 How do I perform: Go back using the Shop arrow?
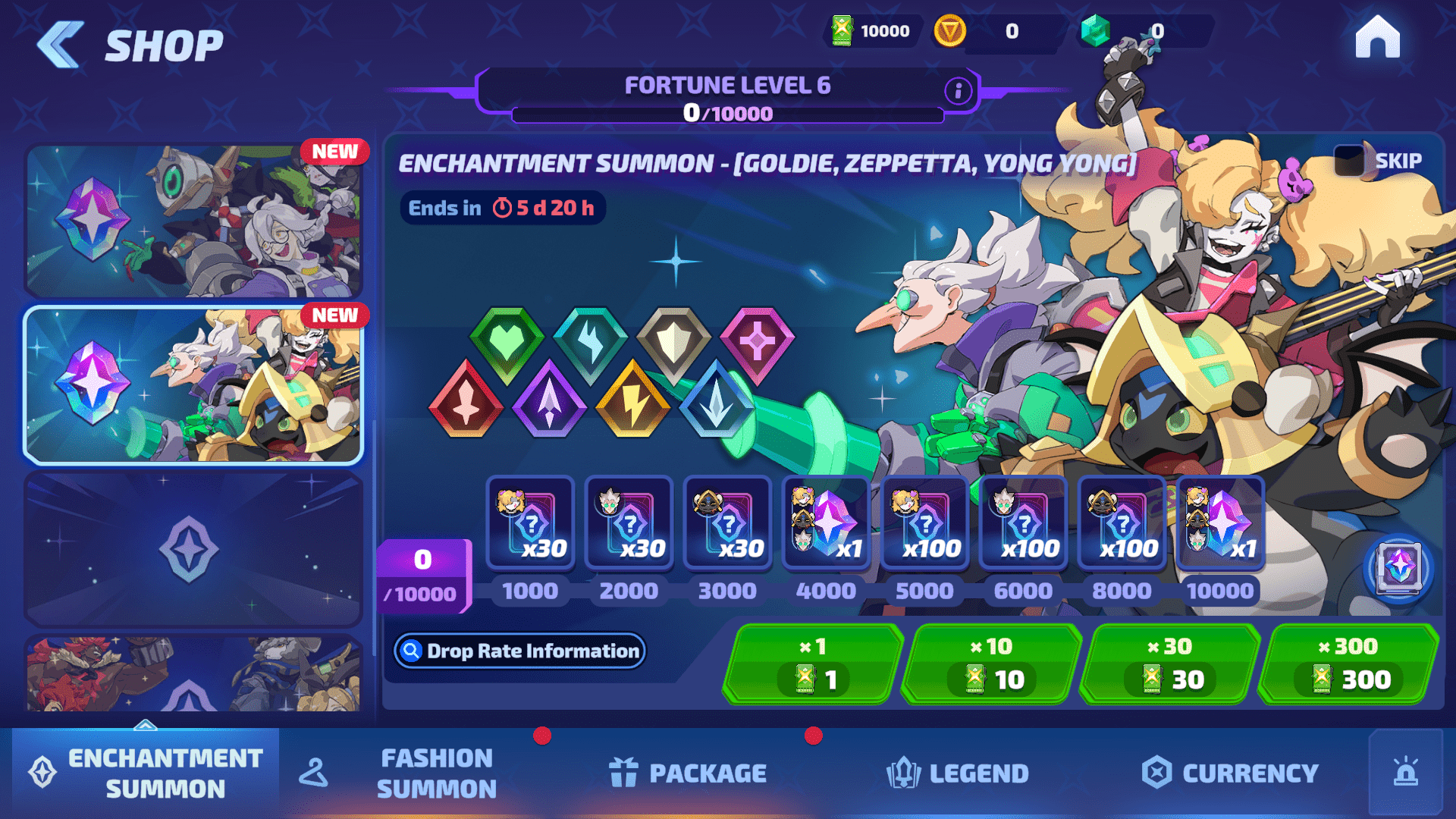61,45
